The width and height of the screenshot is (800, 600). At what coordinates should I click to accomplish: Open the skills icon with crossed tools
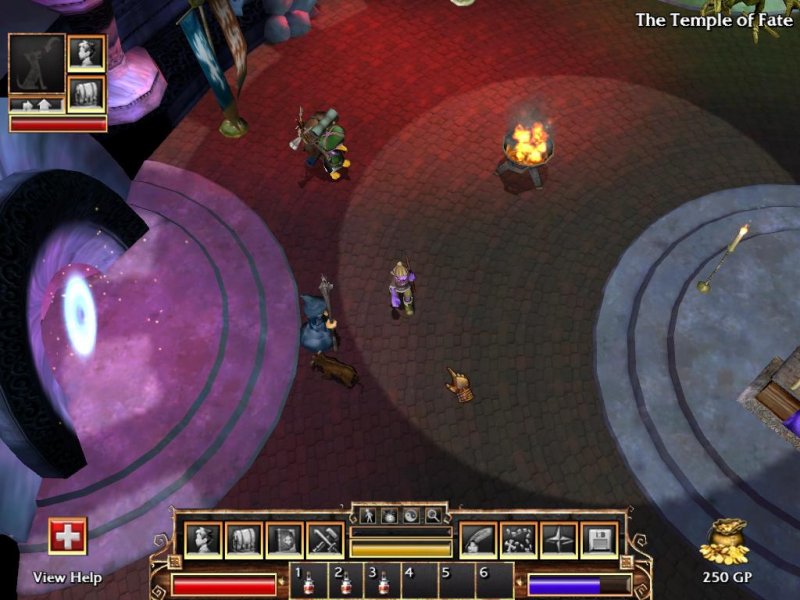point(325,541)
